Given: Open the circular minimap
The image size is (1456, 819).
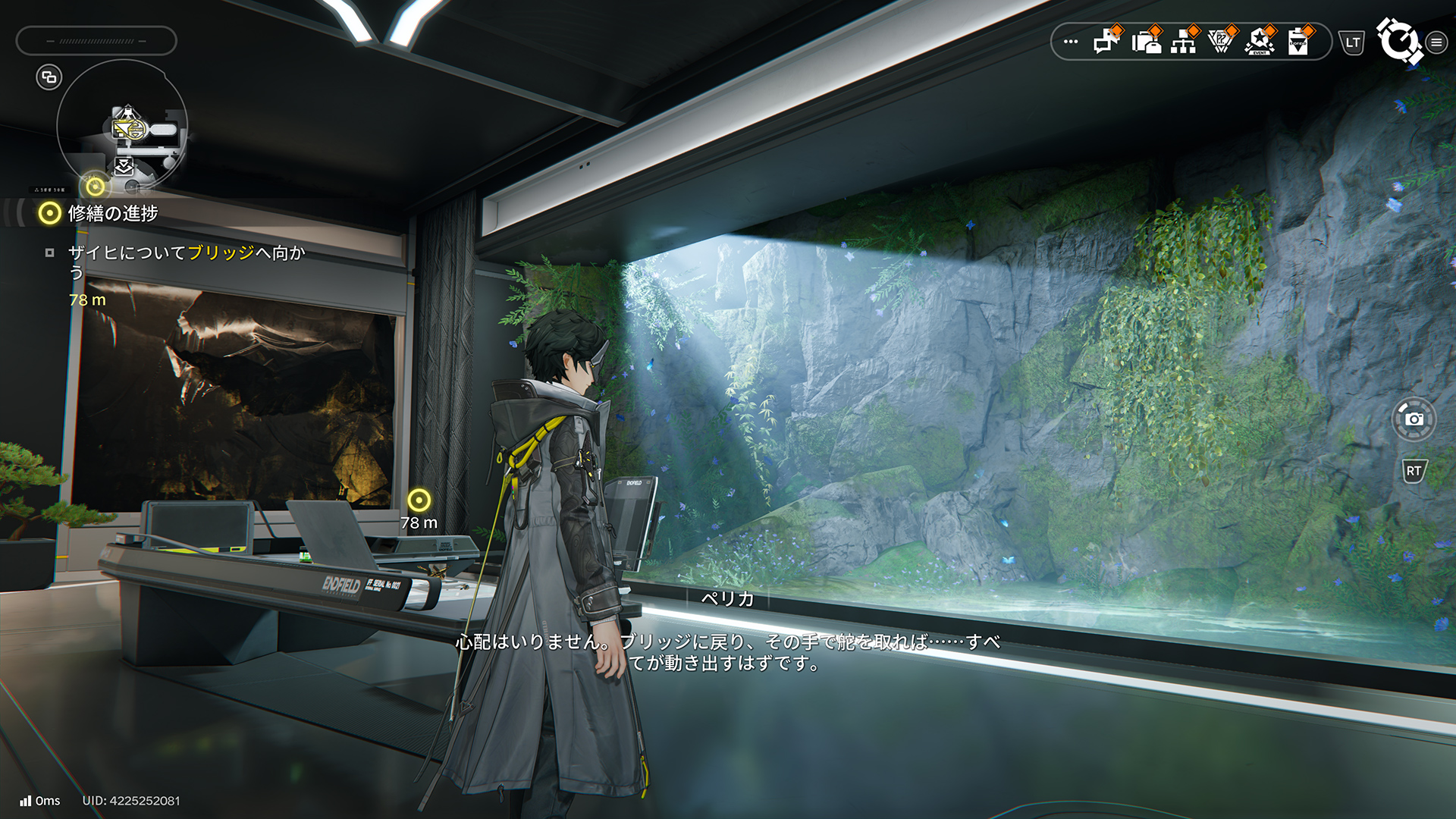Looking at the screenshot, I should click(122, 126).
